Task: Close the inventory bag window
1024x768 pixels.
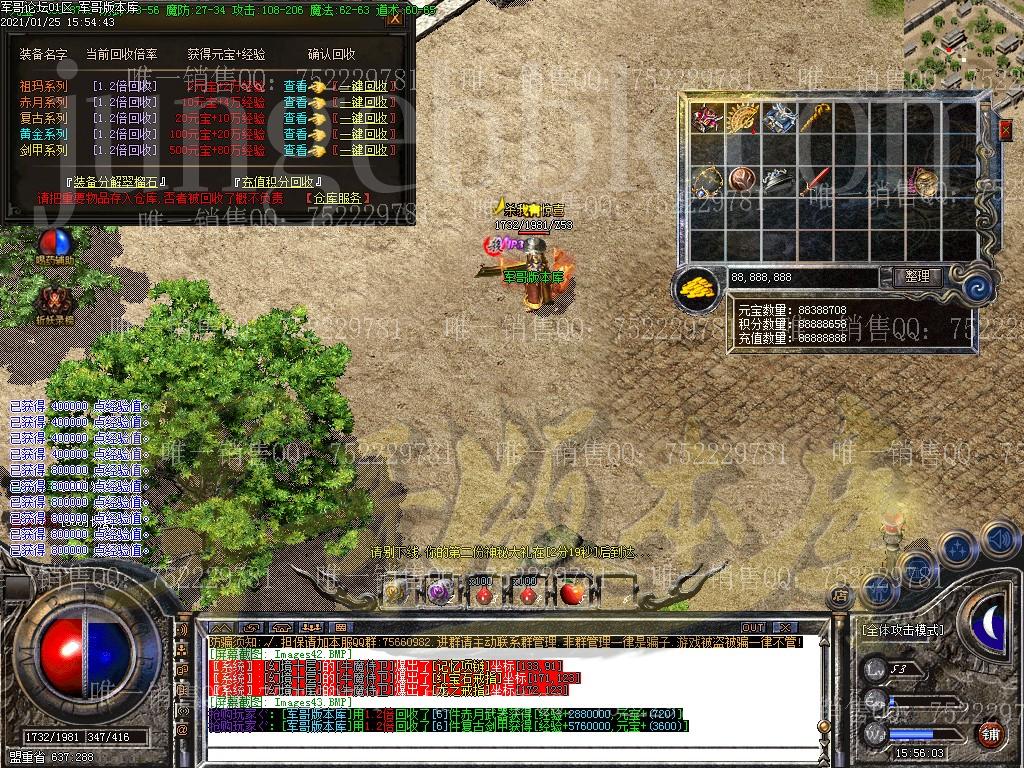Action: [1005, 129]
